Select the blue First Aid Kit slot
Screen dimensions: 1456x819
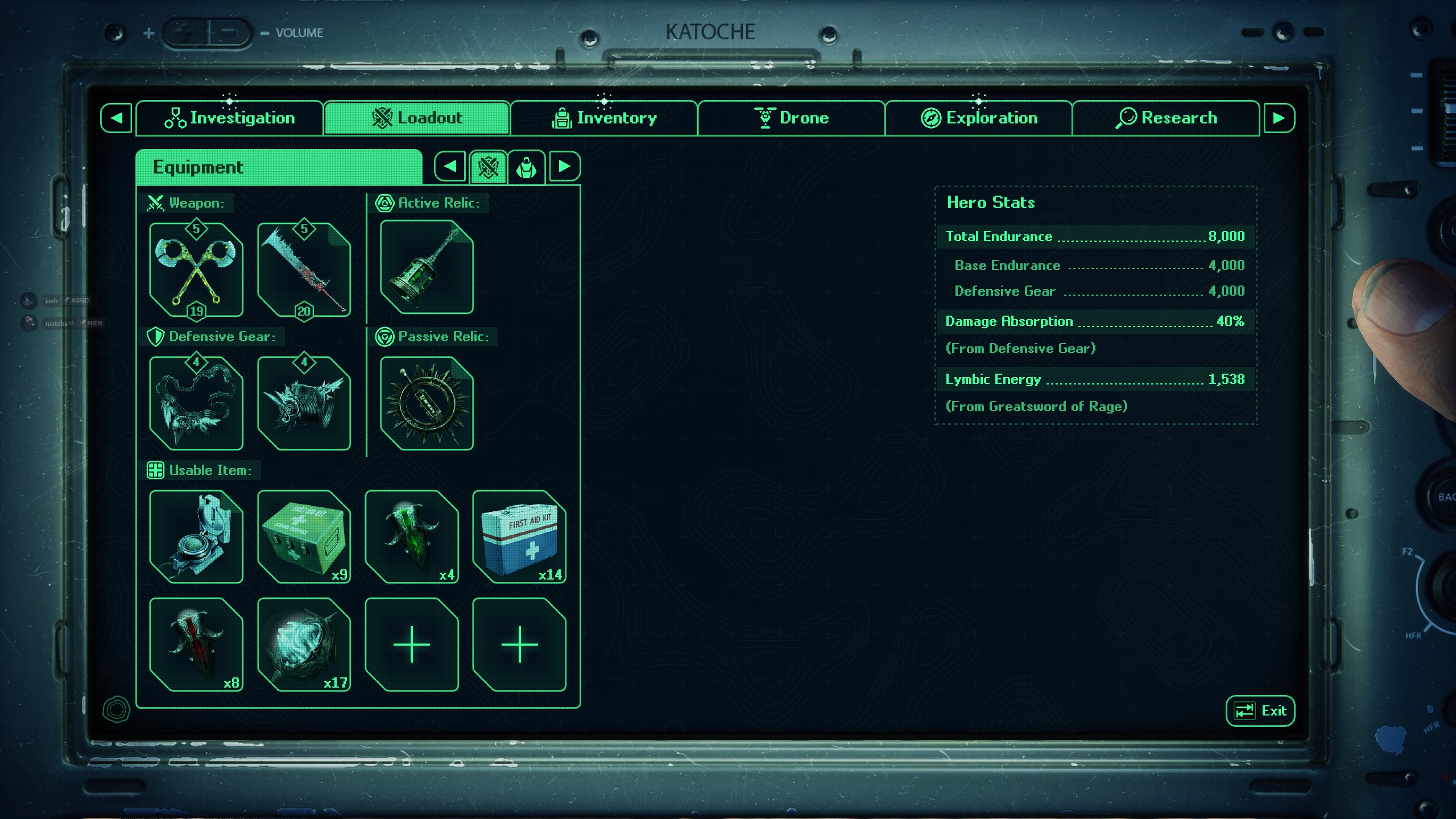(x=519, y=537)
